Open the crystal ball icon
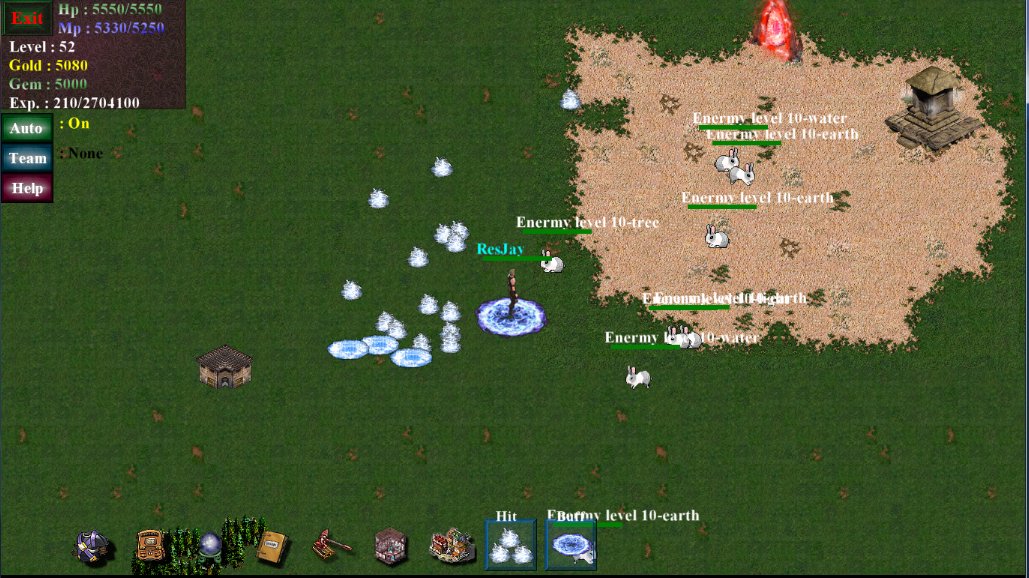This screenshot has width=1029, height=578. pos(209,546)
